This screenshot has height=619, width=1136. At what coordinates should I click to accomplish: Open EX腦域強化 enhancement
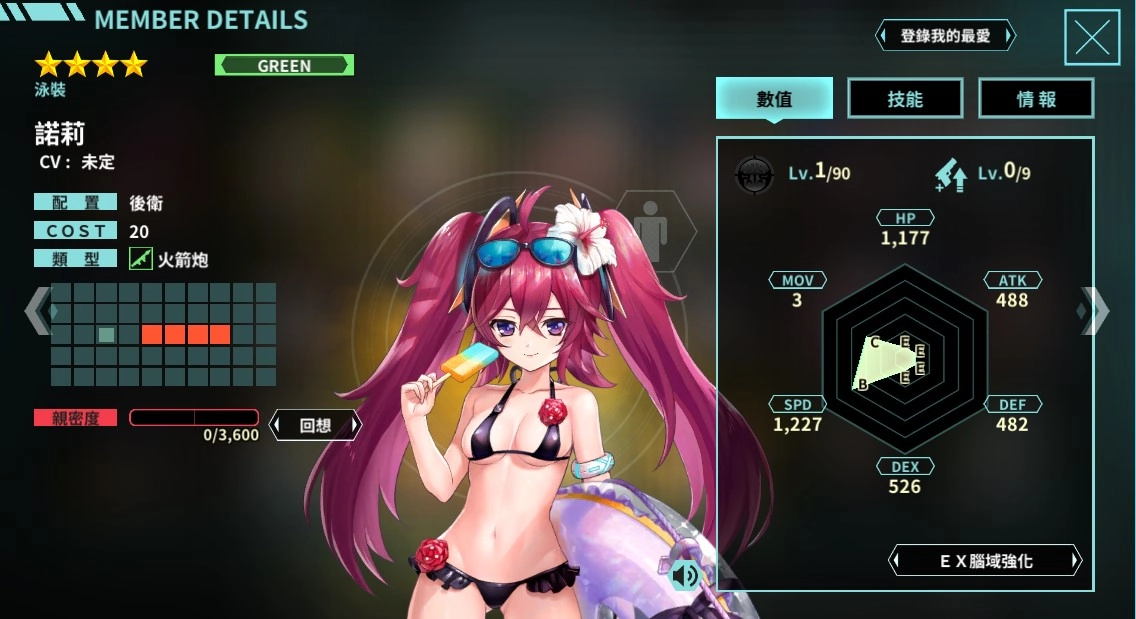(x=985, y=561)
